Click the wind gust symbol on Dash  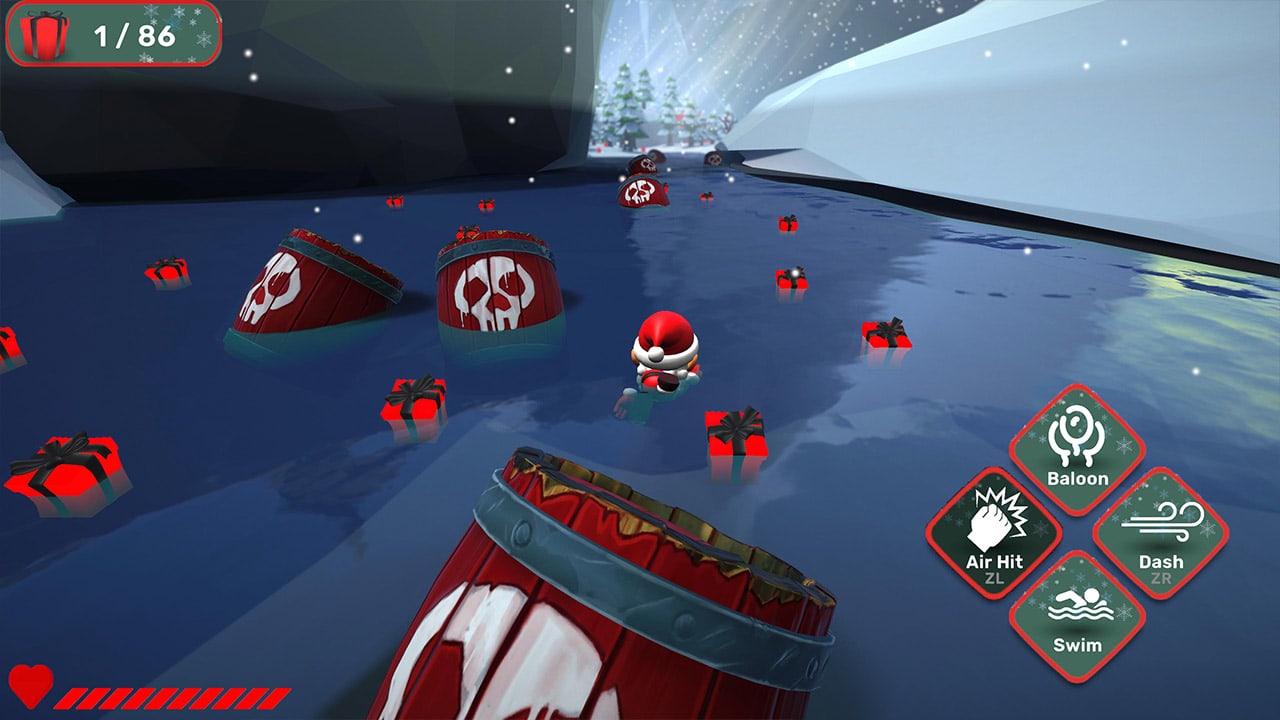(x=1163, y=522)
